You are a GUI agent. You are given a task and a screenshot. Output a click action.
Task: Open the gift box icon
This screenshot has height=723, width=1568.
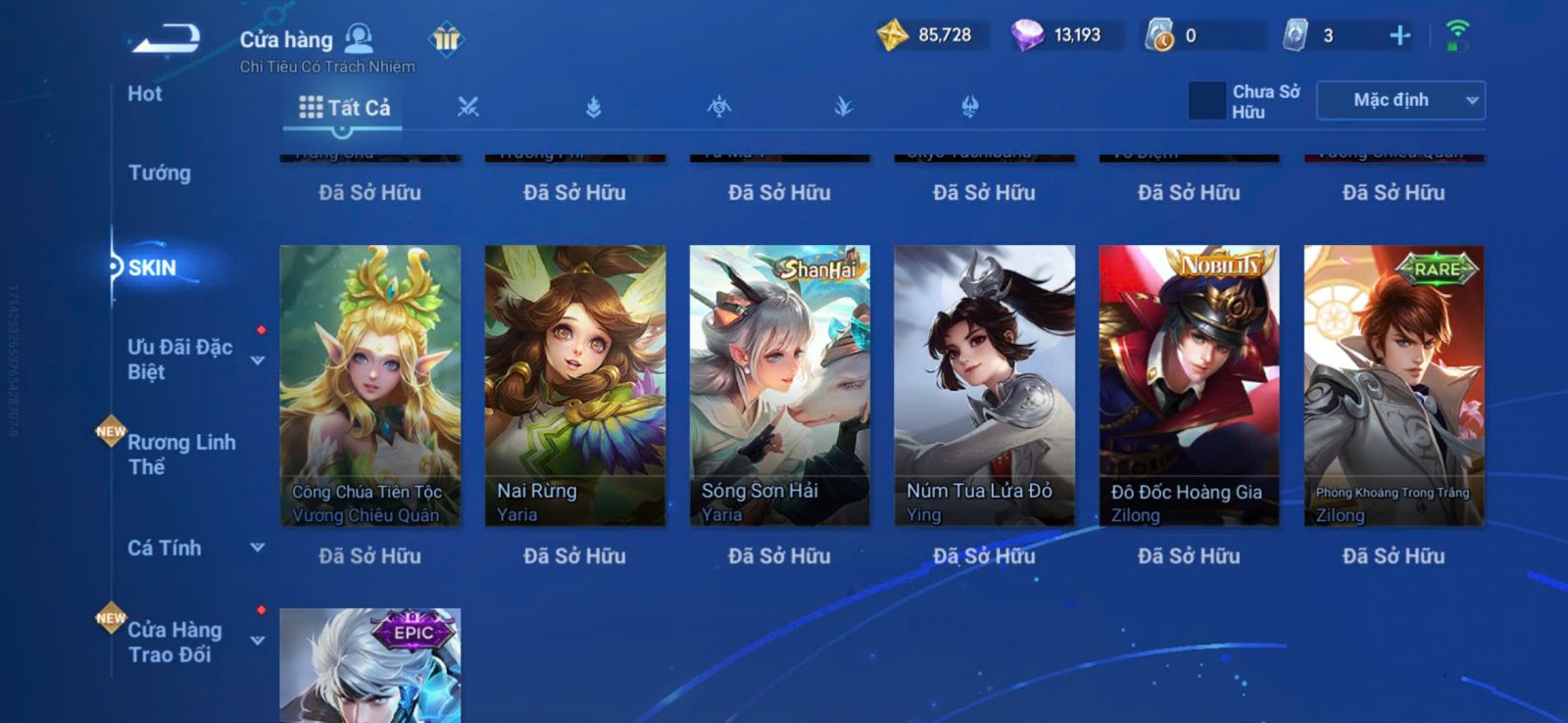(446, 39)
